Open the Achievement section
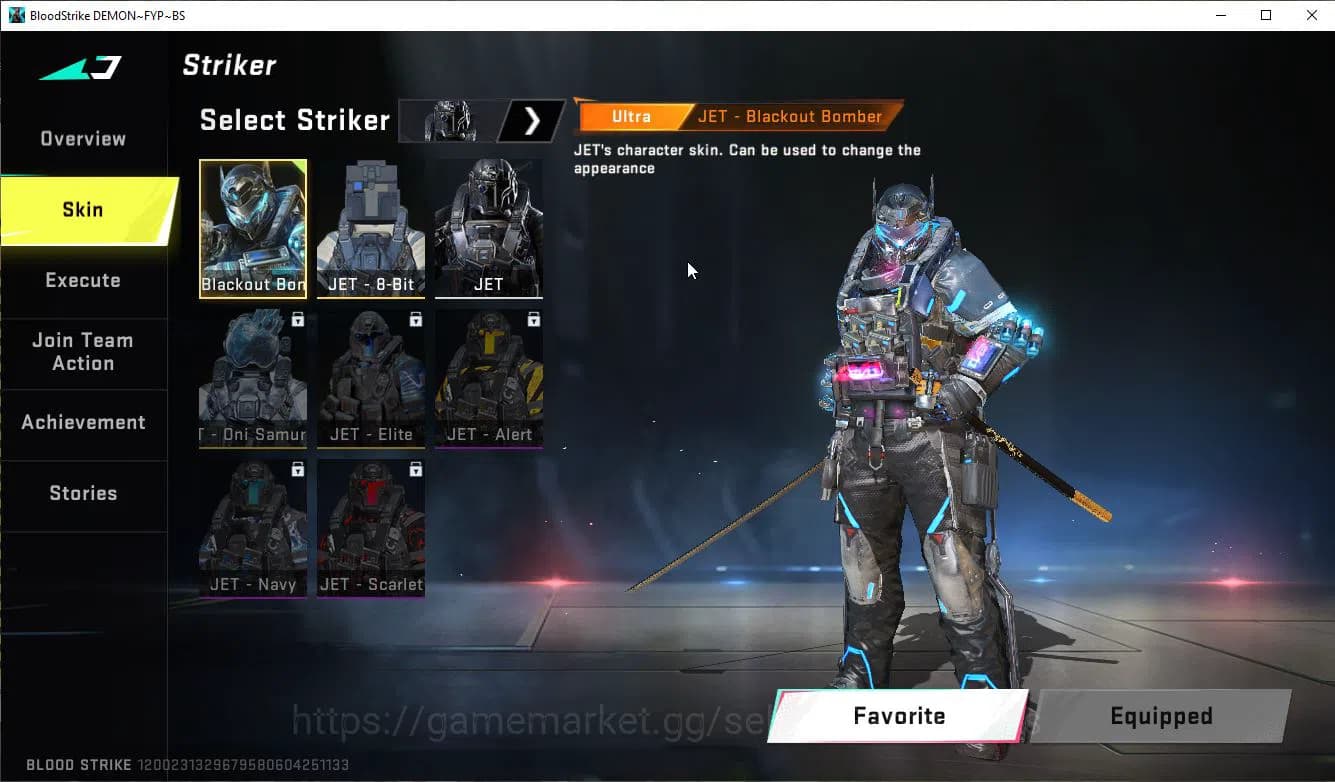This screenshot has height=782, width=1335. point(84,422)
